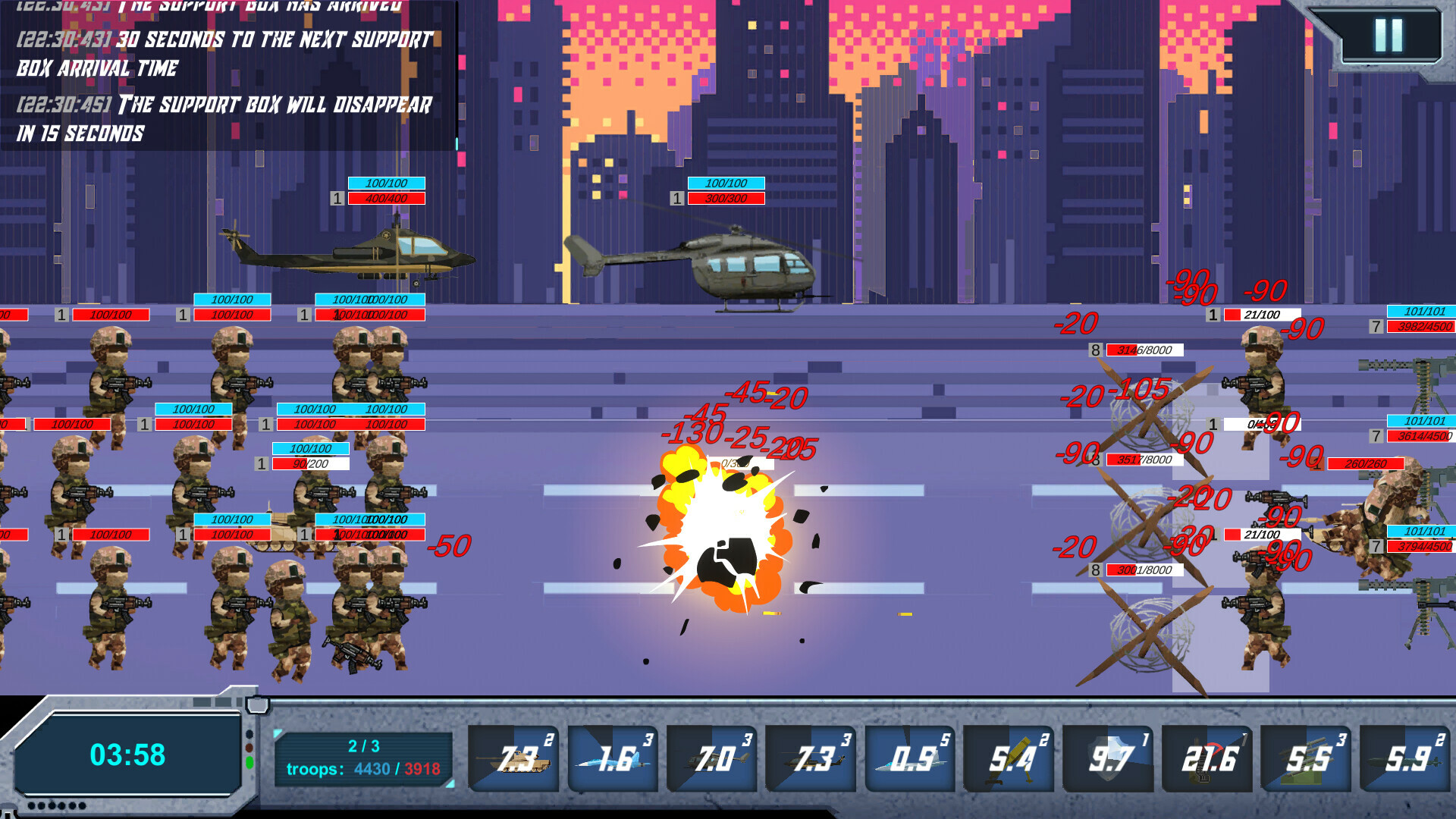
Task: Select the fighter jet costing 1.6
Action: [x=613, y=757]
